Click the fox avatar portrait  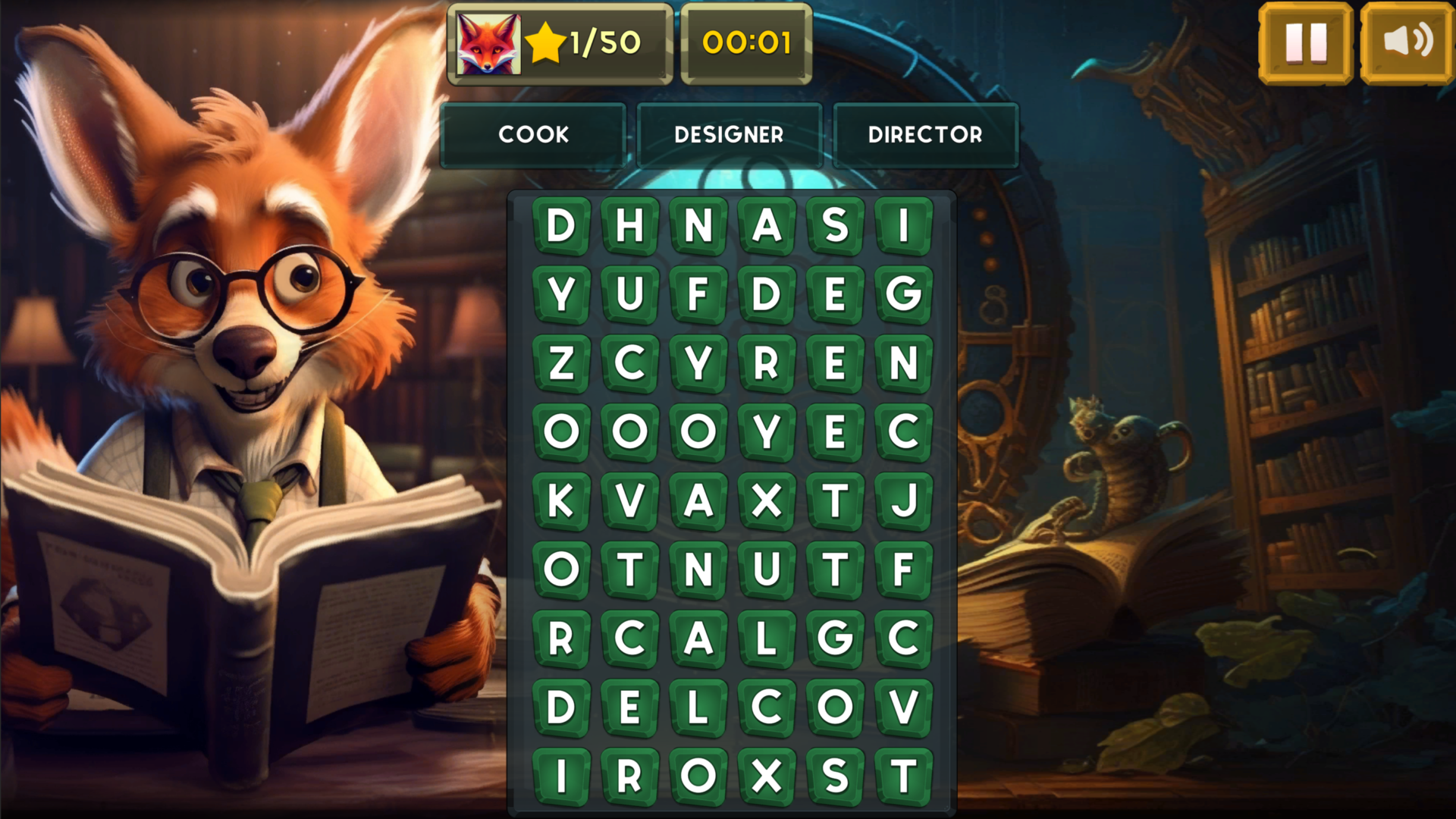point(488,44)
